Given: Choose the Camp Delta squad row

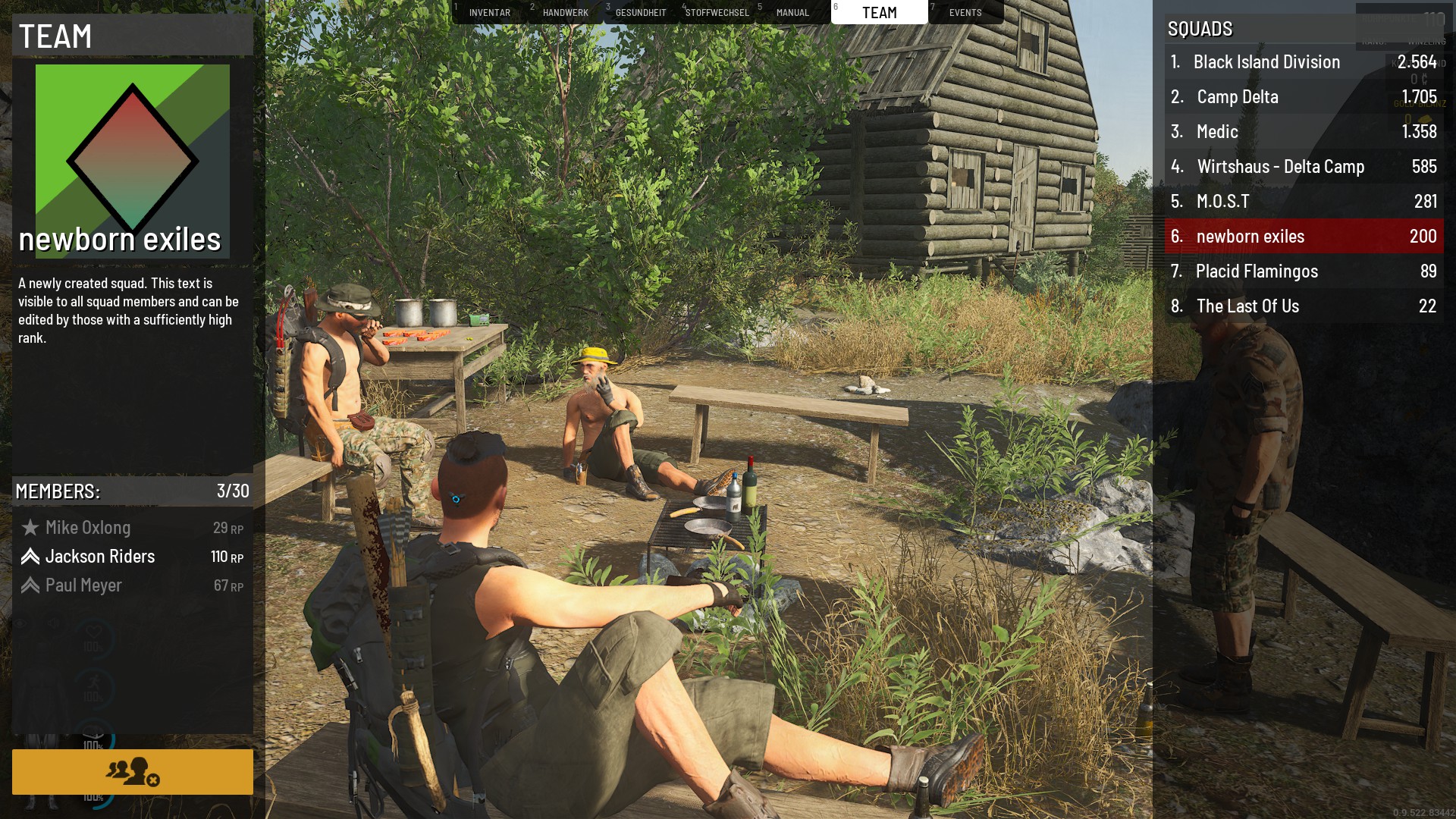Looking at the screenshot, I should (1304, 97).
